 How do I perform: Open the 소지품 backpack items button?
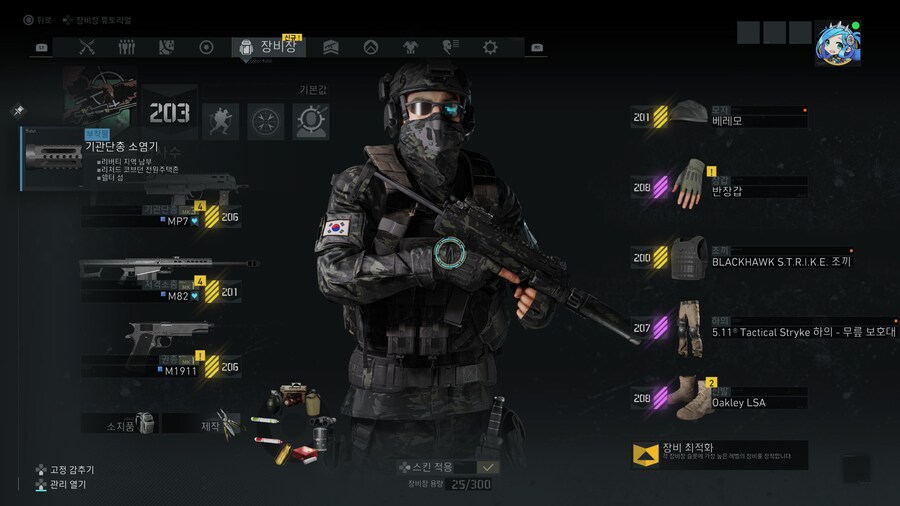pyautogui.click(x=120, y=424)
